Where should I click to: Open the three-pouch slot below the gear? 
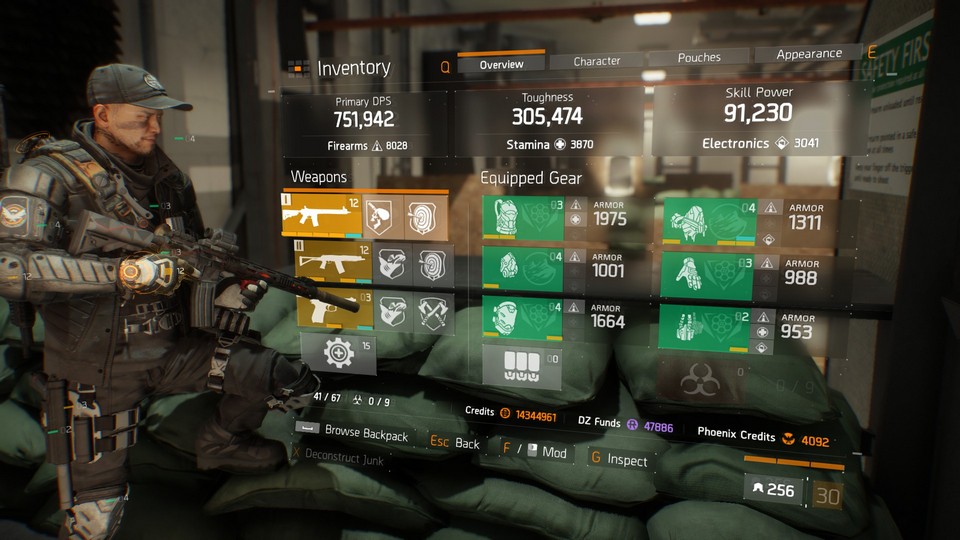point(522,365)
